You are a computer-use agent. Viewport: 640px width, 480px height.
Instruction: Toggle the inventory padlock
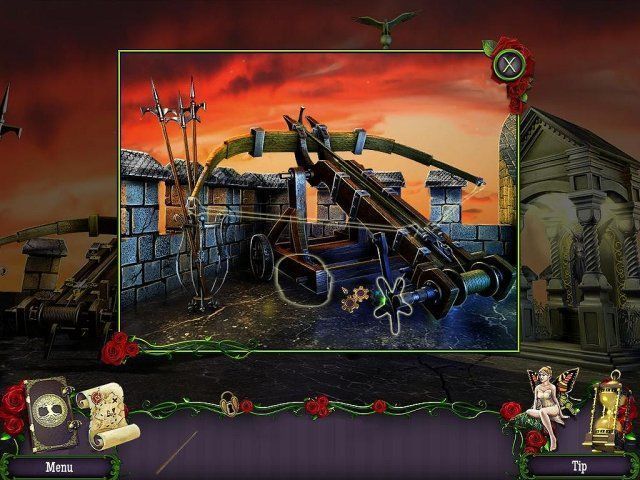coord(230,403)
